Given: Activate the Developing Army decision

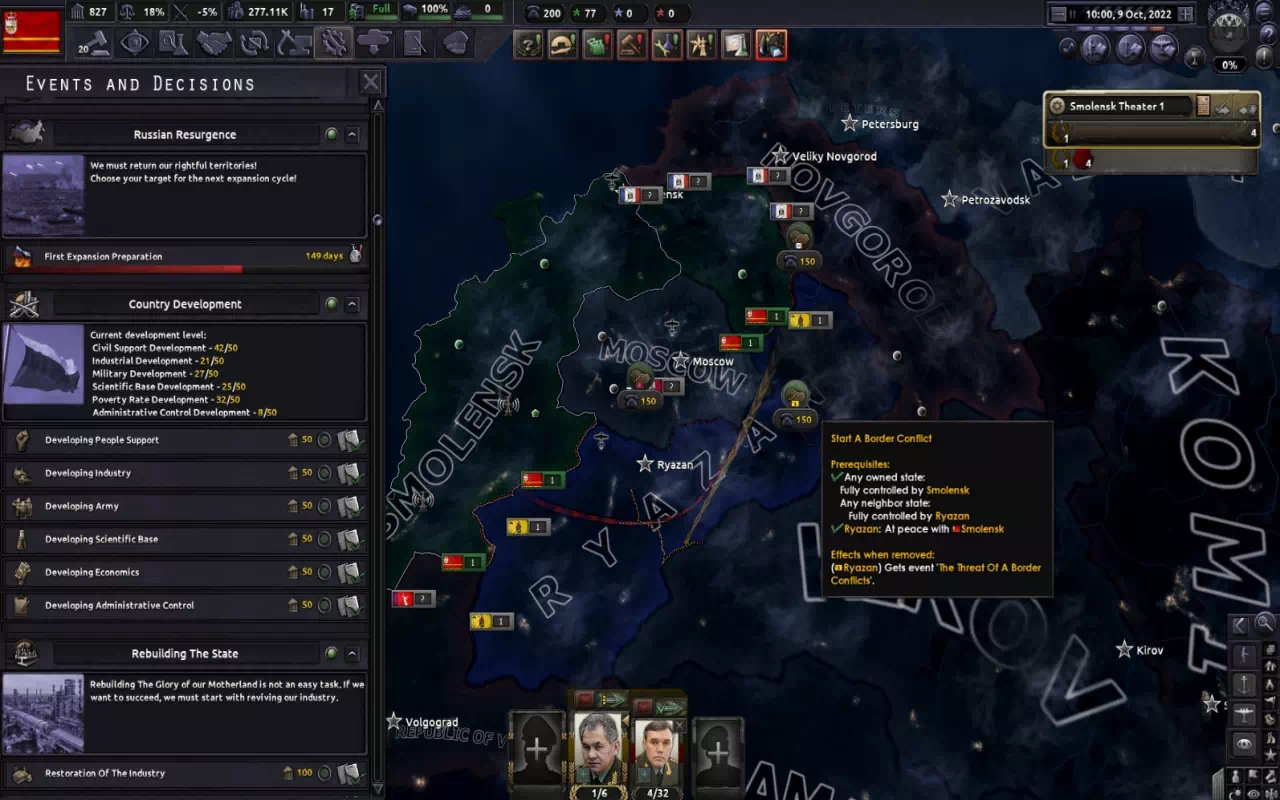Looking at the screenshot, I should pos(349,506).
